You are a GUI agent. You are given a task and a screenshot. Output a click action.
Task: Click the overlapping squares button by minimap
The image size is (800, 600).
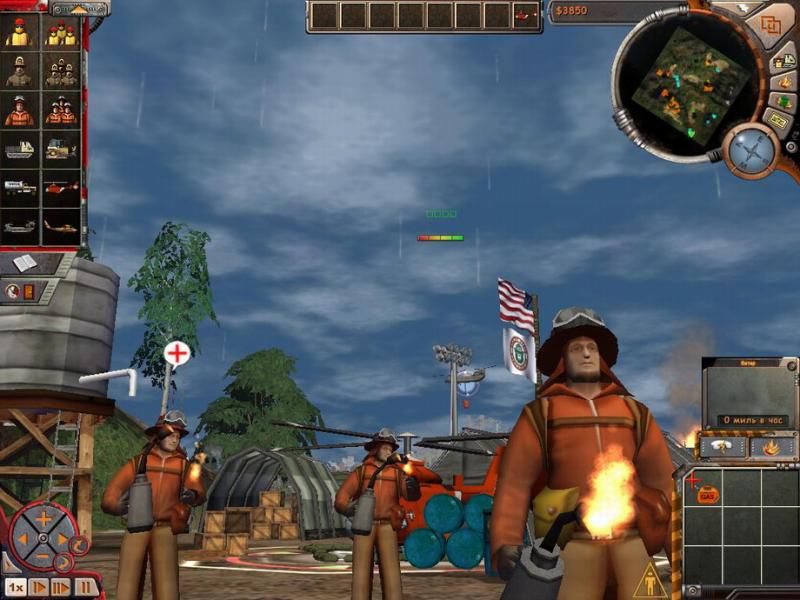tap(771, 25)
